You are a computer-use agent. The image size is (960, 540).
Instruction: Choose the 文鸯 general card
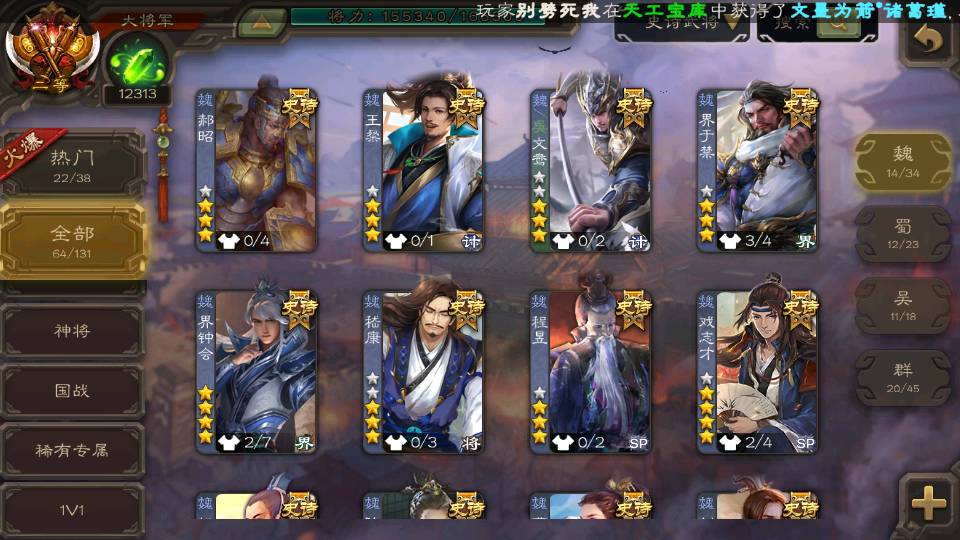pos(590,170)
